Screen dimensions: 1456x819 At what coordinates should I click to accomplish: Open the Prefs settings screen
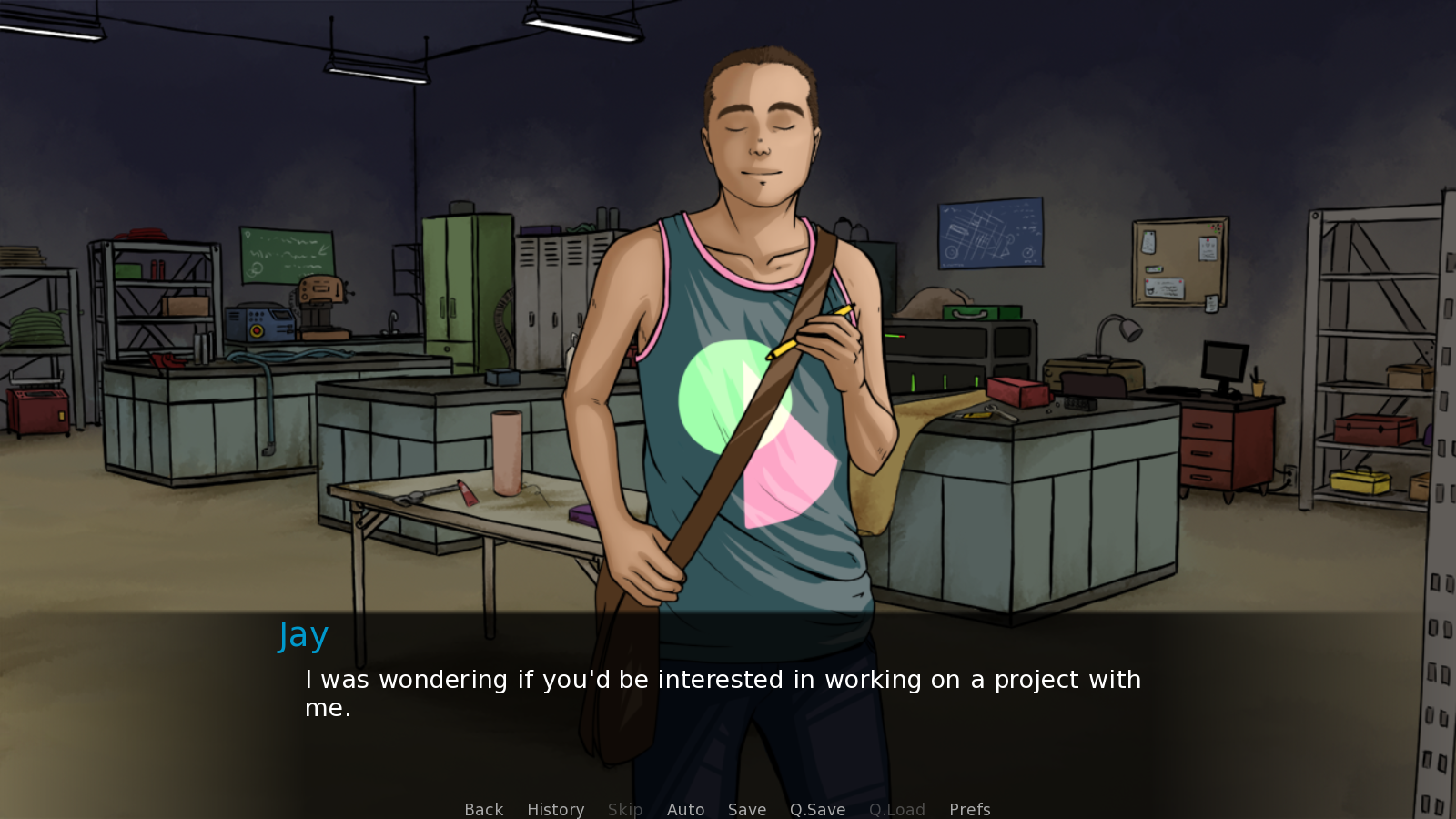click(969, 809)
